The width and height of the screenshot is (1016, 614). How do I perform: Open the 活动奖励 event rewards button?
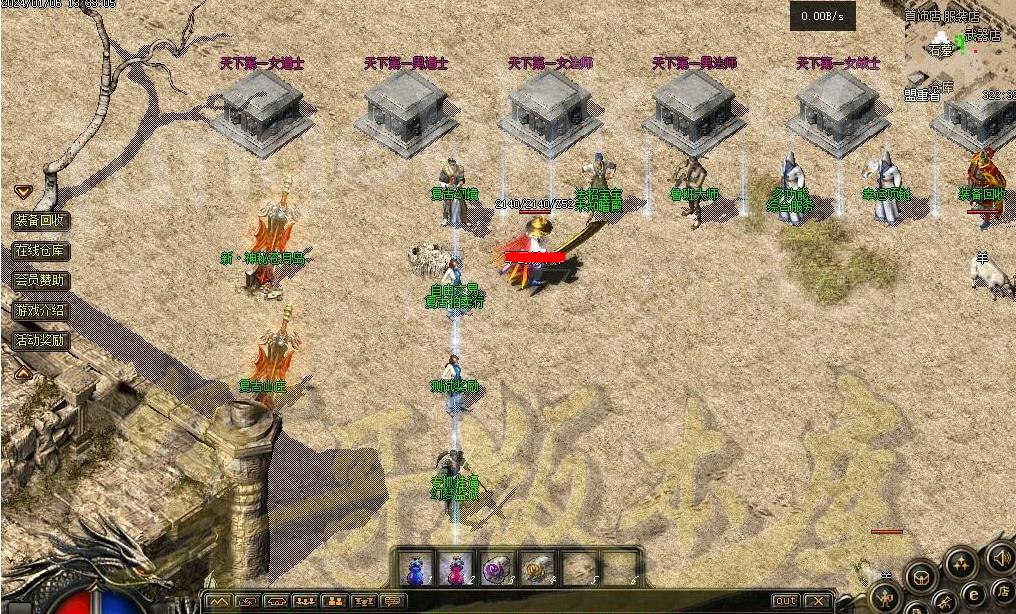41,341
